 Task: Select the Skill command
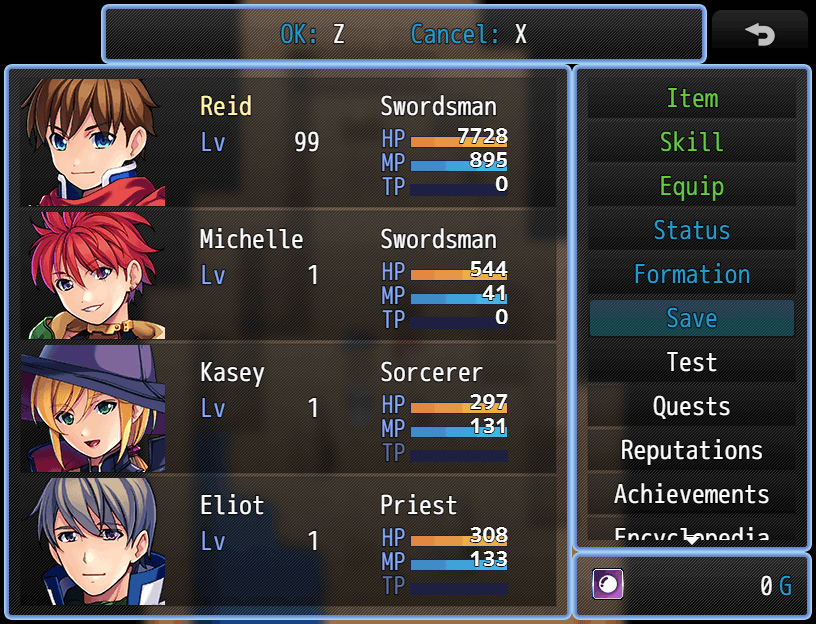point(691,143)
